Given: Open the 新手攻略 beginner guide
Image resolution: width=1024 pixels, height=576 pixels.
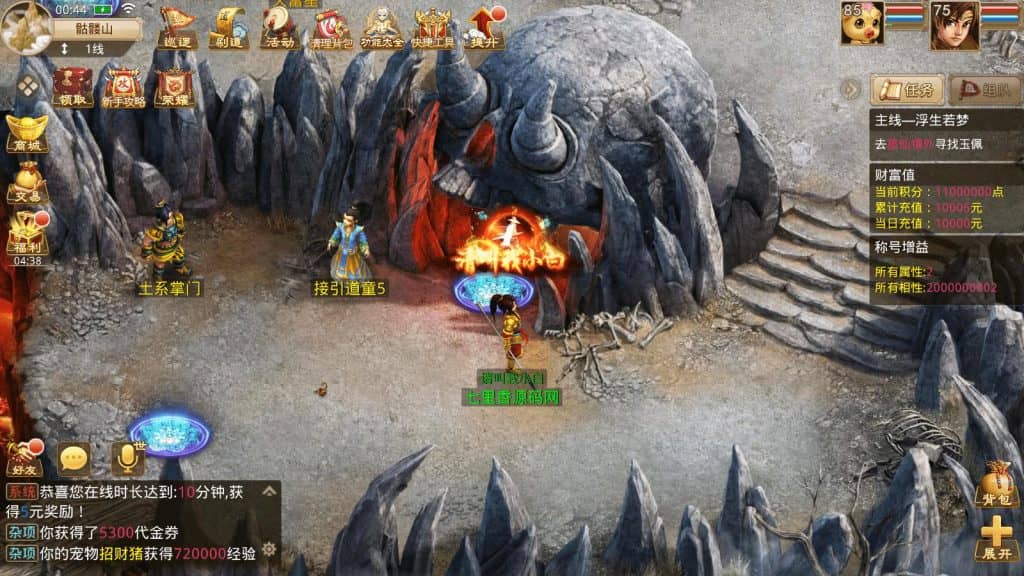Looking at the screenshot, I should [x=124, y=87].
